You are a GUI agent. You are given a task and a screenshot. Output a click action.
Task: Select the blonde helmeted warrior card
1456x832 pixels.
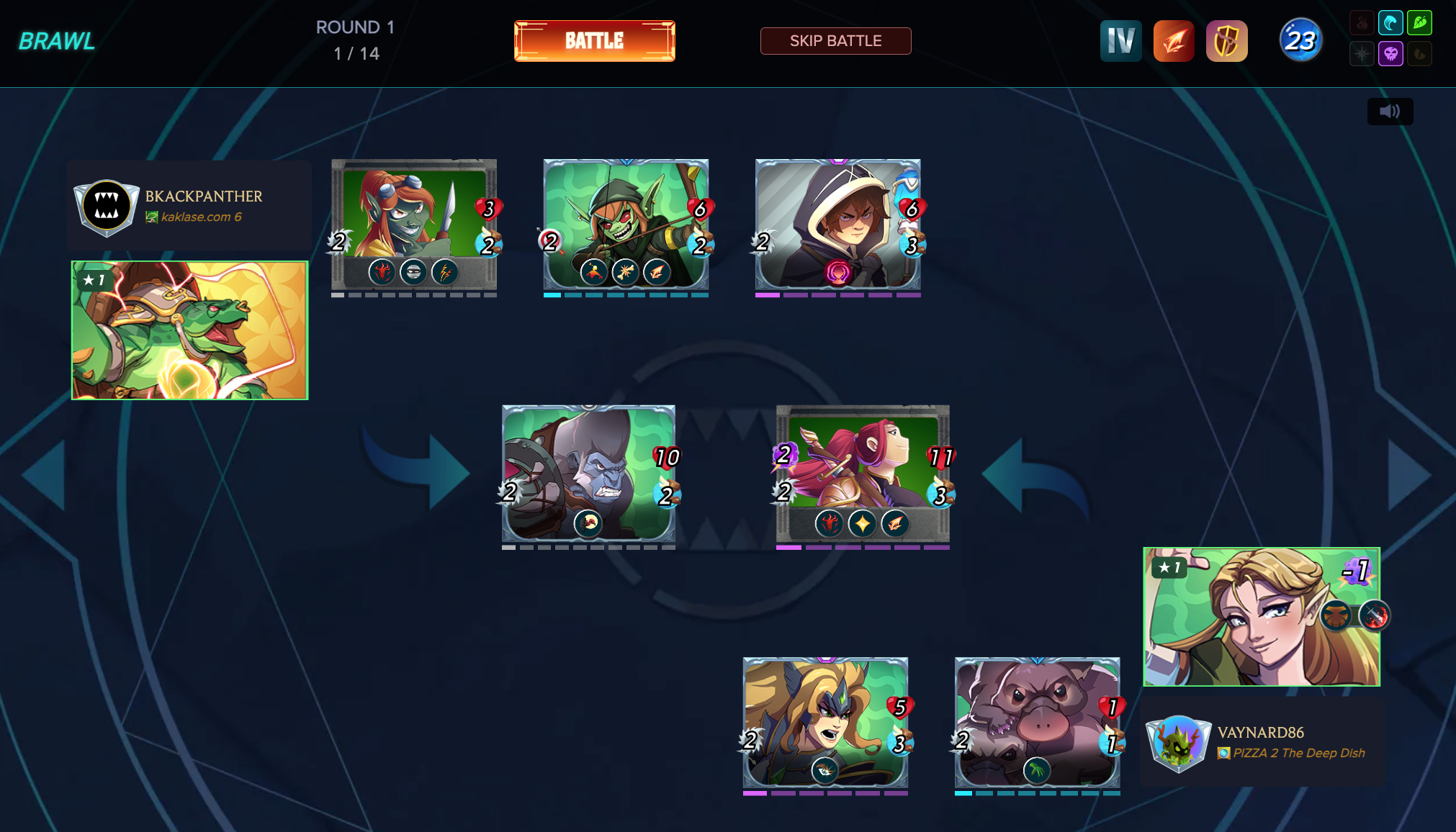coord(825,722)
